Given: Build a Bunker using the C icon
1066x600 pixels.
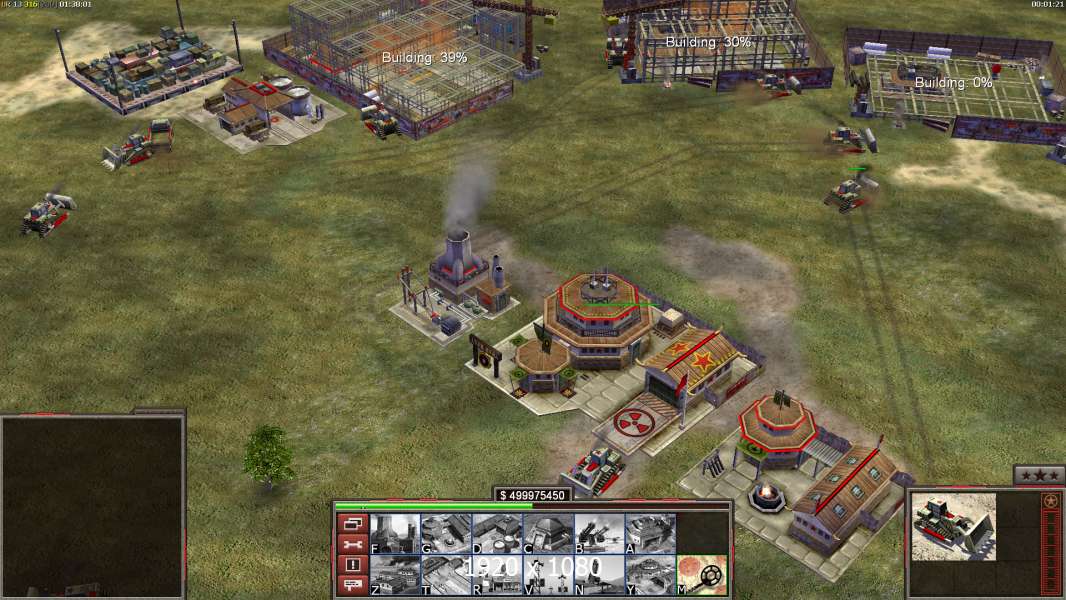Looking at the screenshot, I should tap(547, 533).
